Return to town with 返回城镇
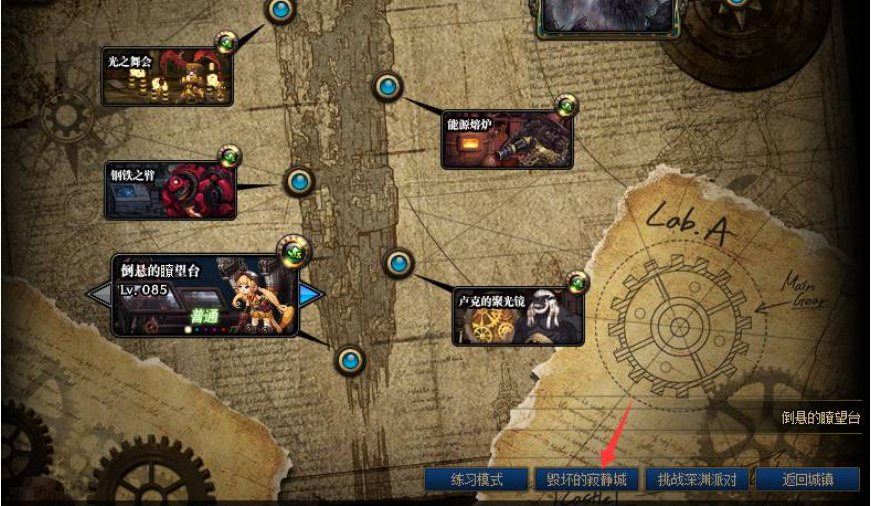 807,480
